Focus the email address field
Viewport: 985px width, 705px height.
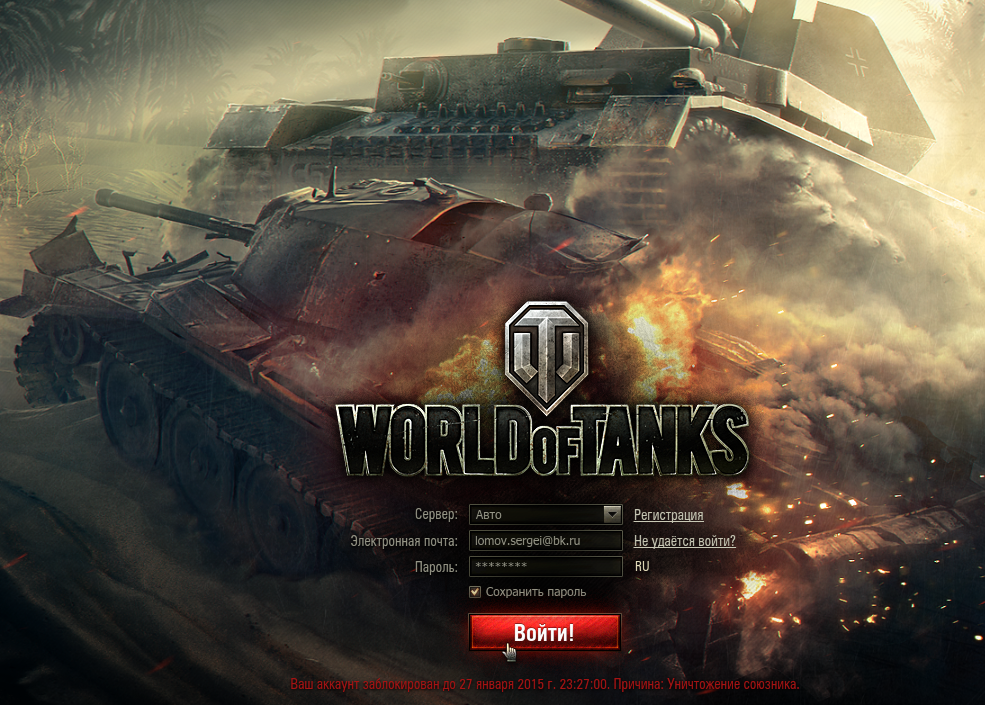[545, 541]
